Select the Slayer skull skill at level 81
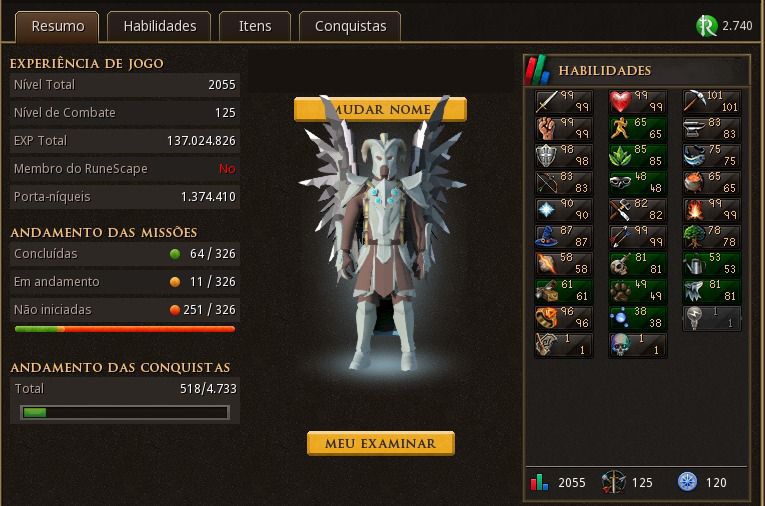 coord(637,264)
